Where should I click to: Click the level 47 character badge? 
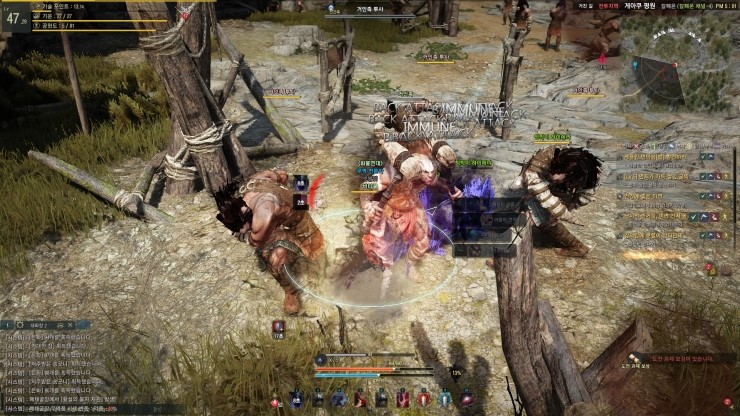(x=14, y=18)
